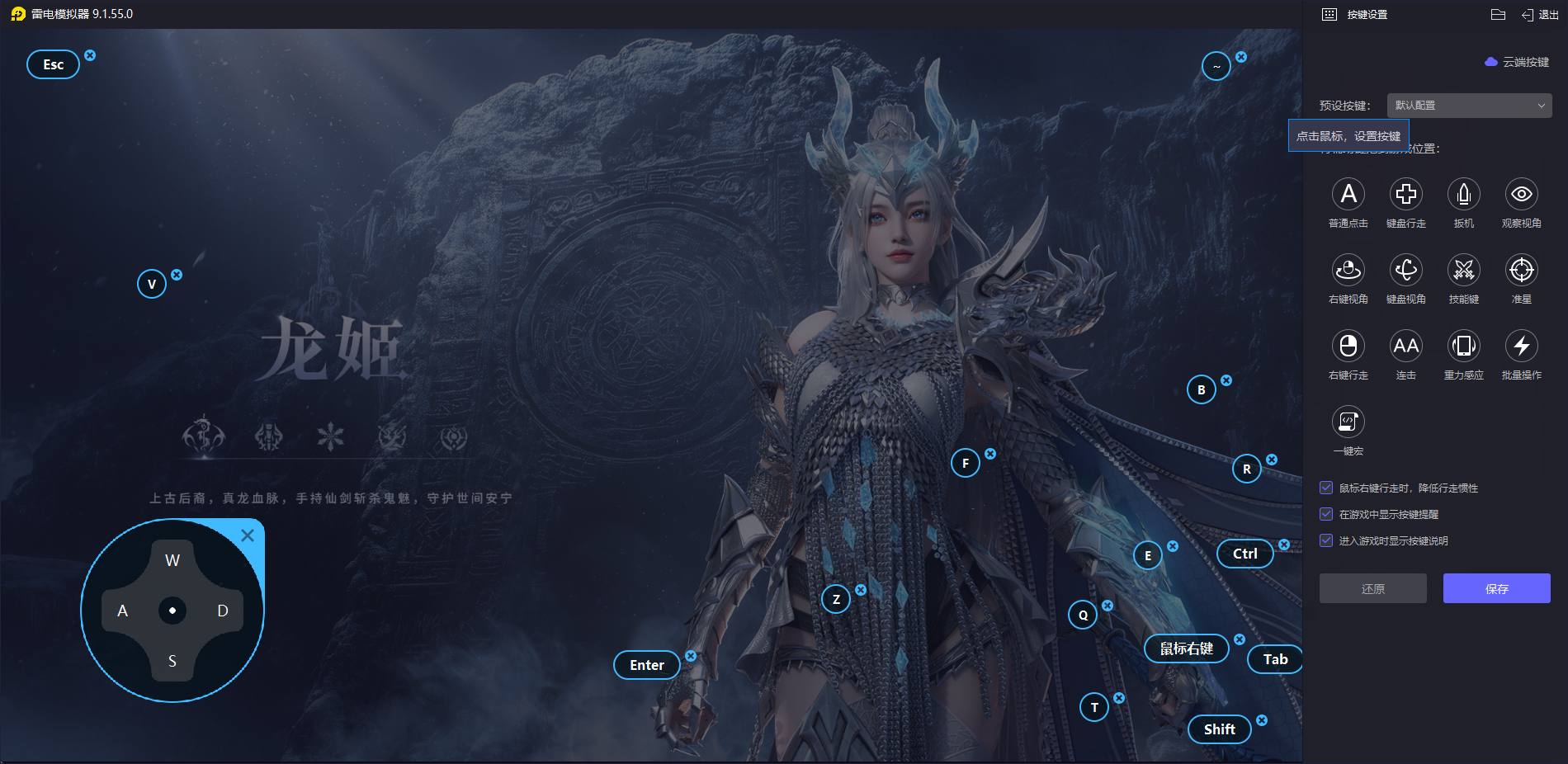Select the 普通点击 tap key tool
The width and height of the screenshot is (1568, 764).
(x=1348, y=195)
